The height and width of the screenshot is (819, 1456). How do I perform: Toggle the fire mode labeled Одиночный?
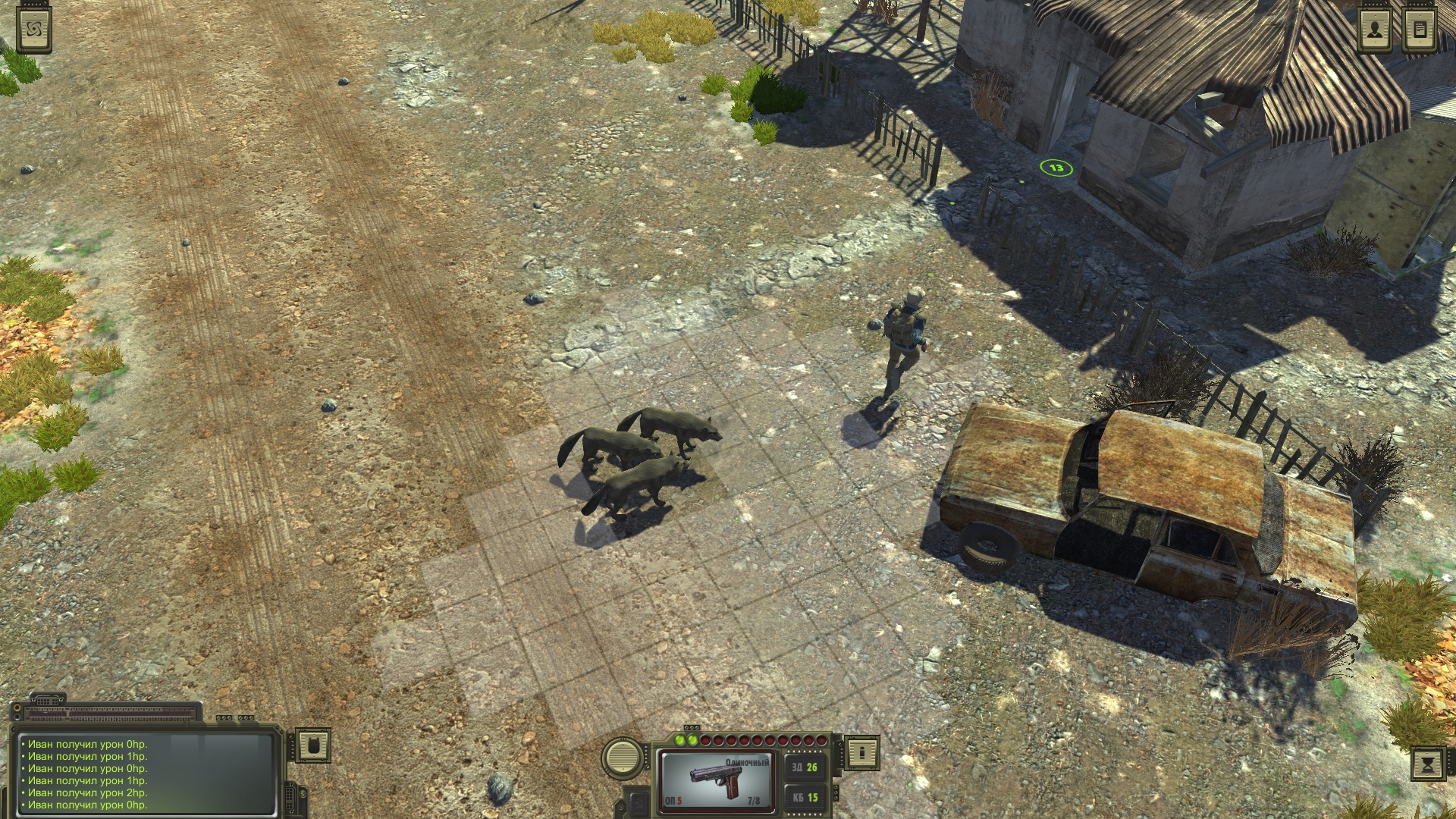tap(748, 762)
